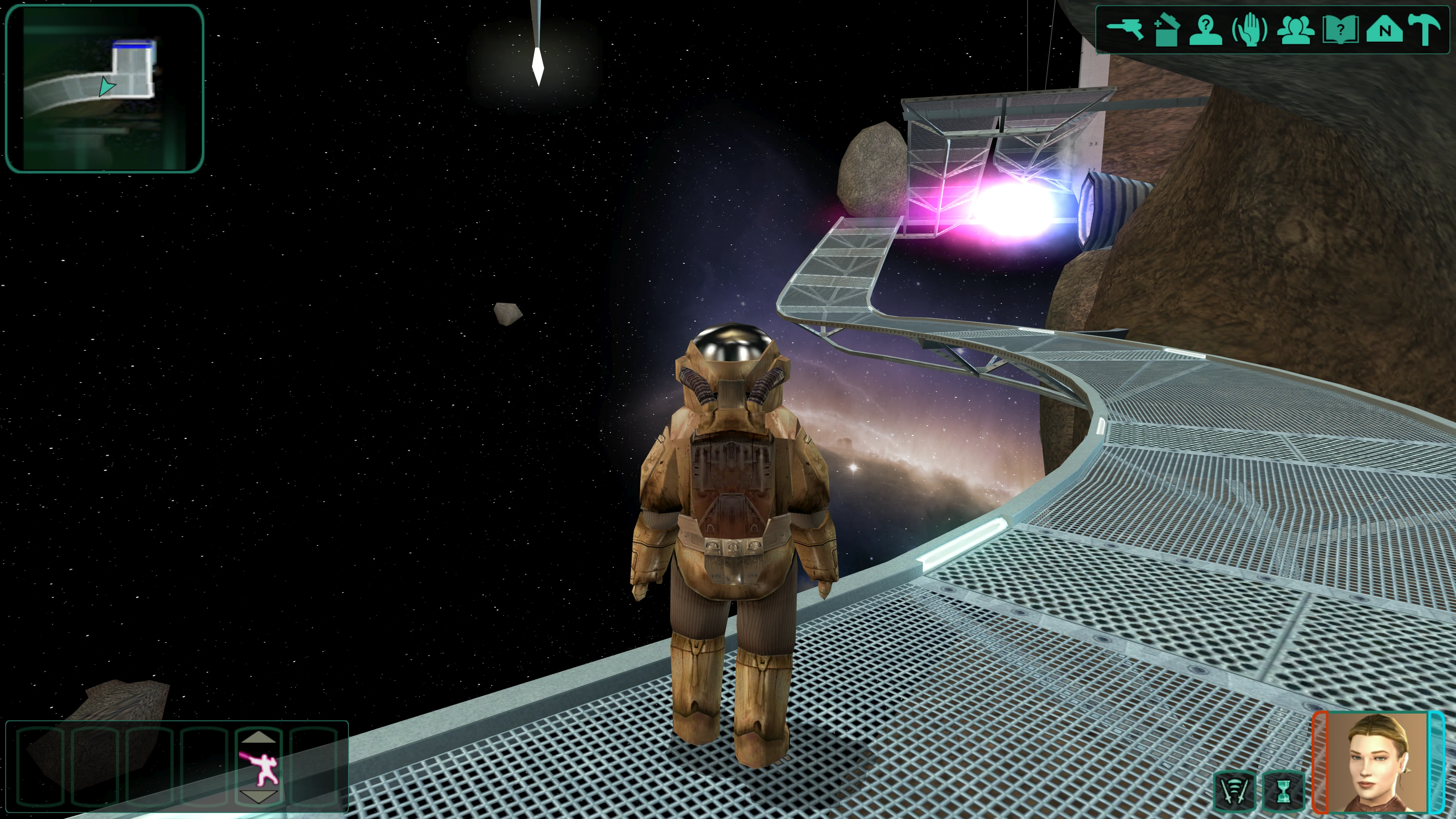Open the journal book icon
This screenshot has height=819, width=1456.
coord(1340,29)
